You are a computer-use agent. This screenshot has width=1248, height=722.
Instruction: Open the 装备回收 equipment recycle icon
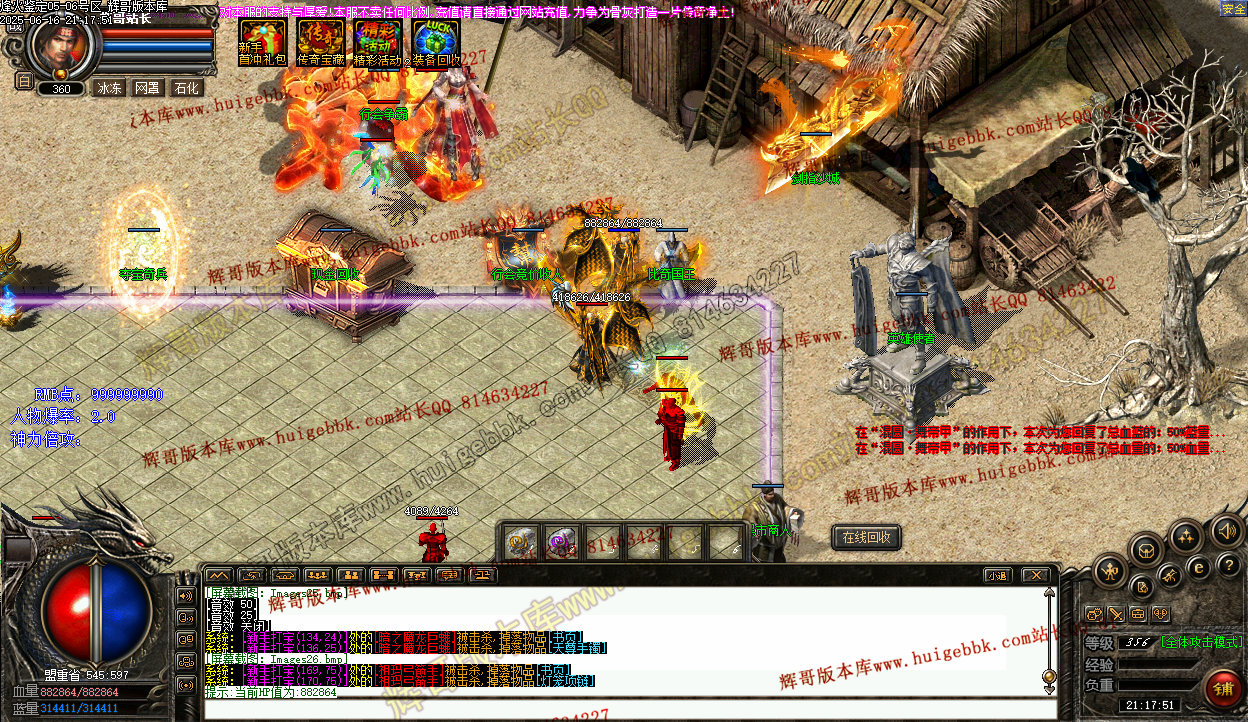point(436,40)
